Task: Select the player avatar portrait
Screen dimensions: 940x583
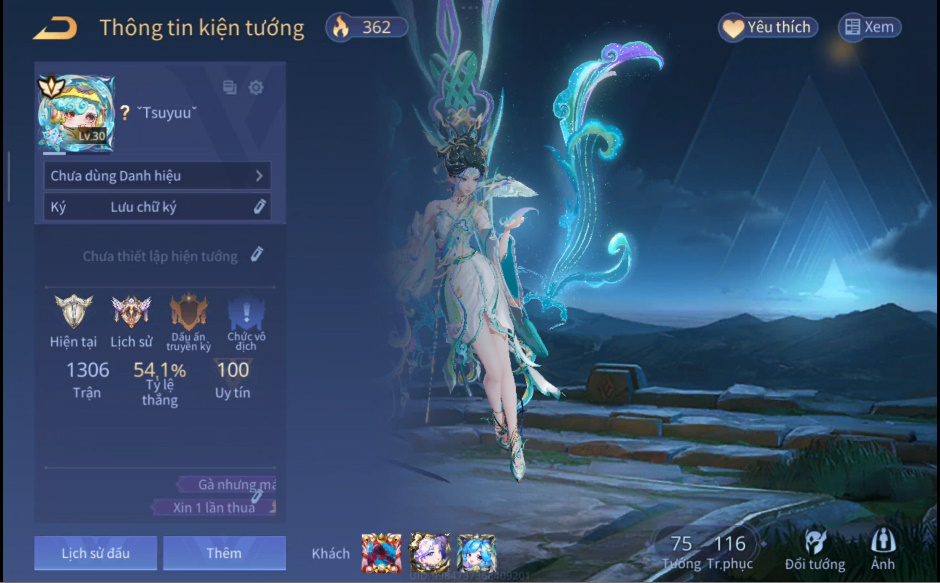Action: pyautogui.click(x=76, y=114)
